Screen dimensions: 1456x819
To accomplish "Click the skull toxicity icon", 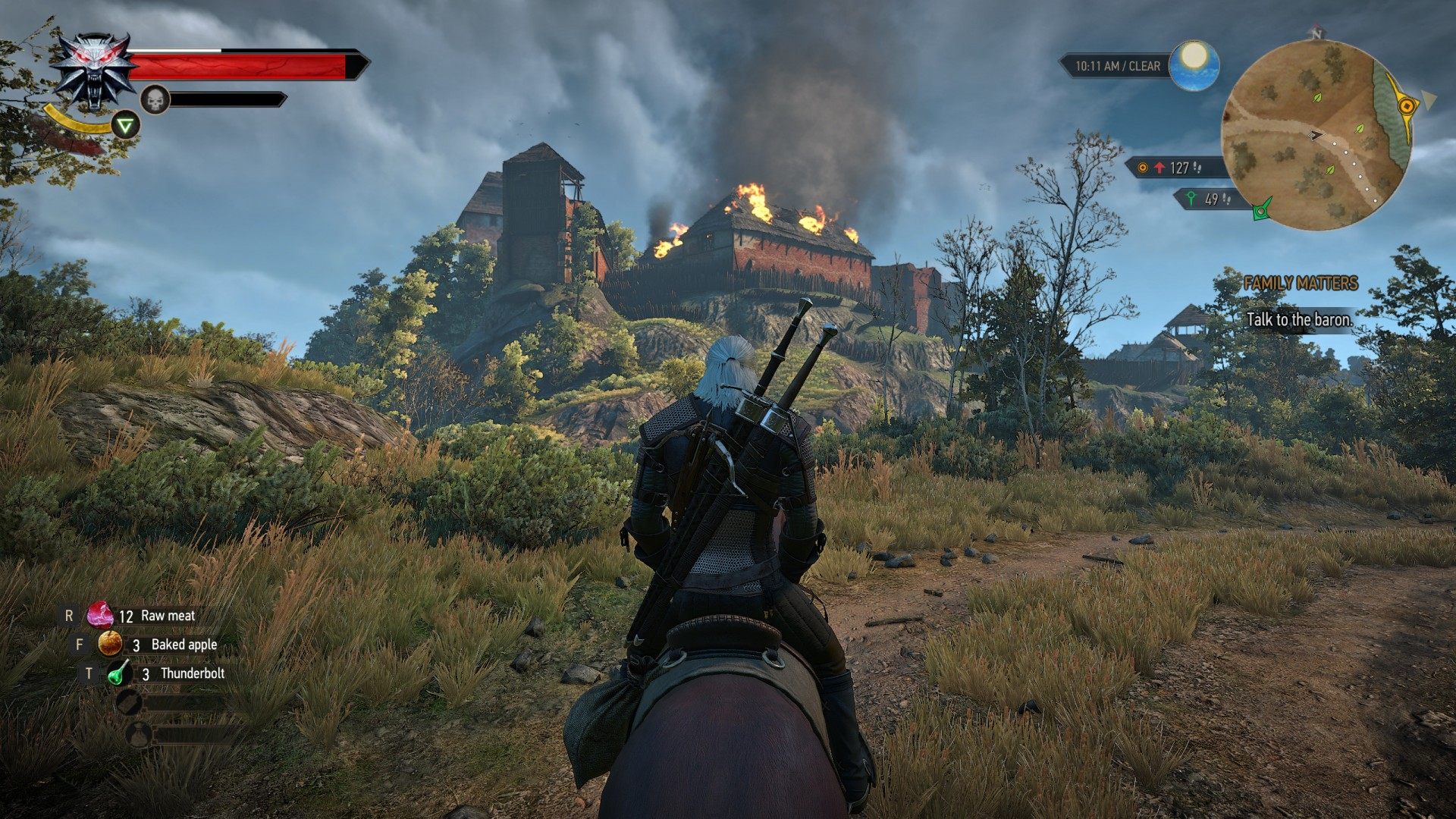I will point(155,99).
